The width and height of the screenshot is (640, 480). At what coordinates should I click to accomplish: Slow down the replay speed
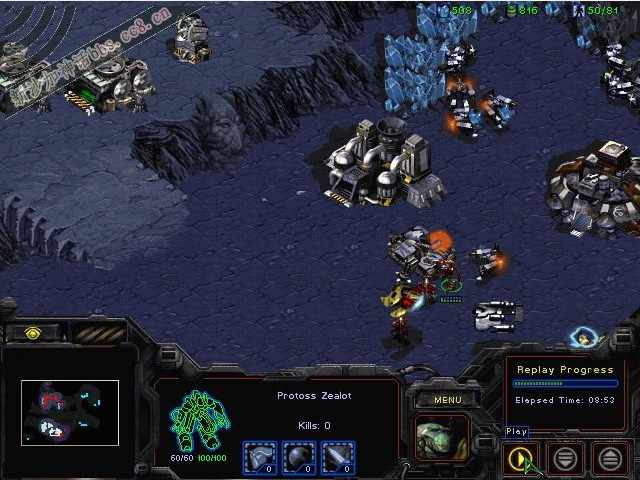click(x=565, y=458)
